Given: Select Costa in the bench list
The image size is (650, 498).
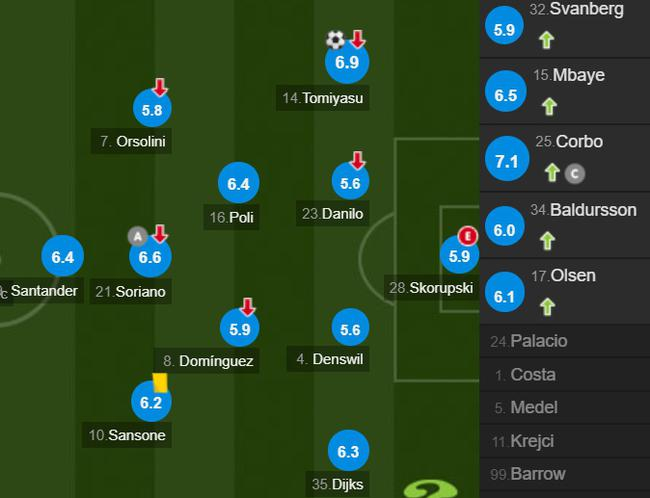Looking at the screenshot, I should 532,375.
